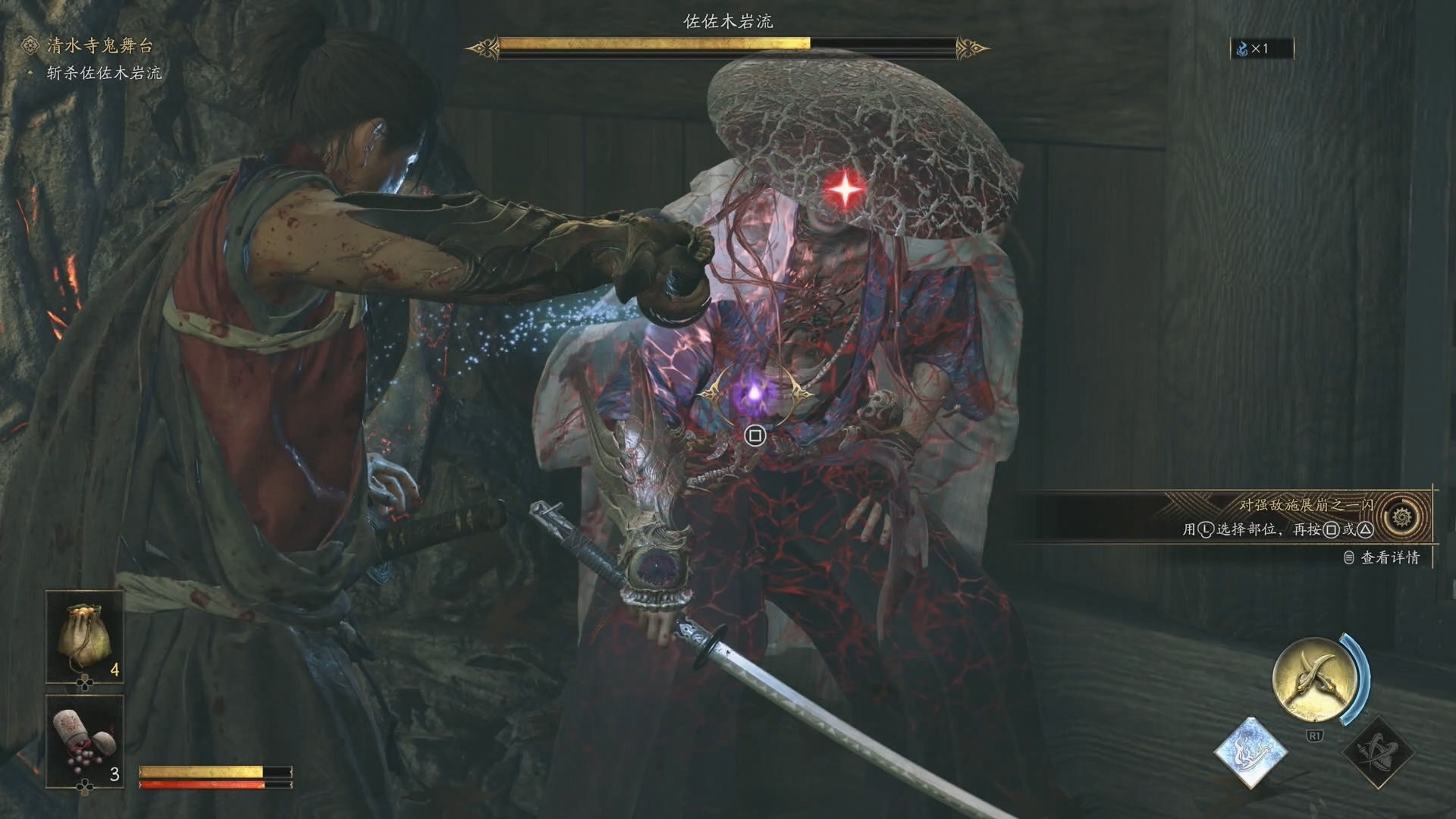
Task: Use the pill bottle healing item
Action: [x=84, y=741]
